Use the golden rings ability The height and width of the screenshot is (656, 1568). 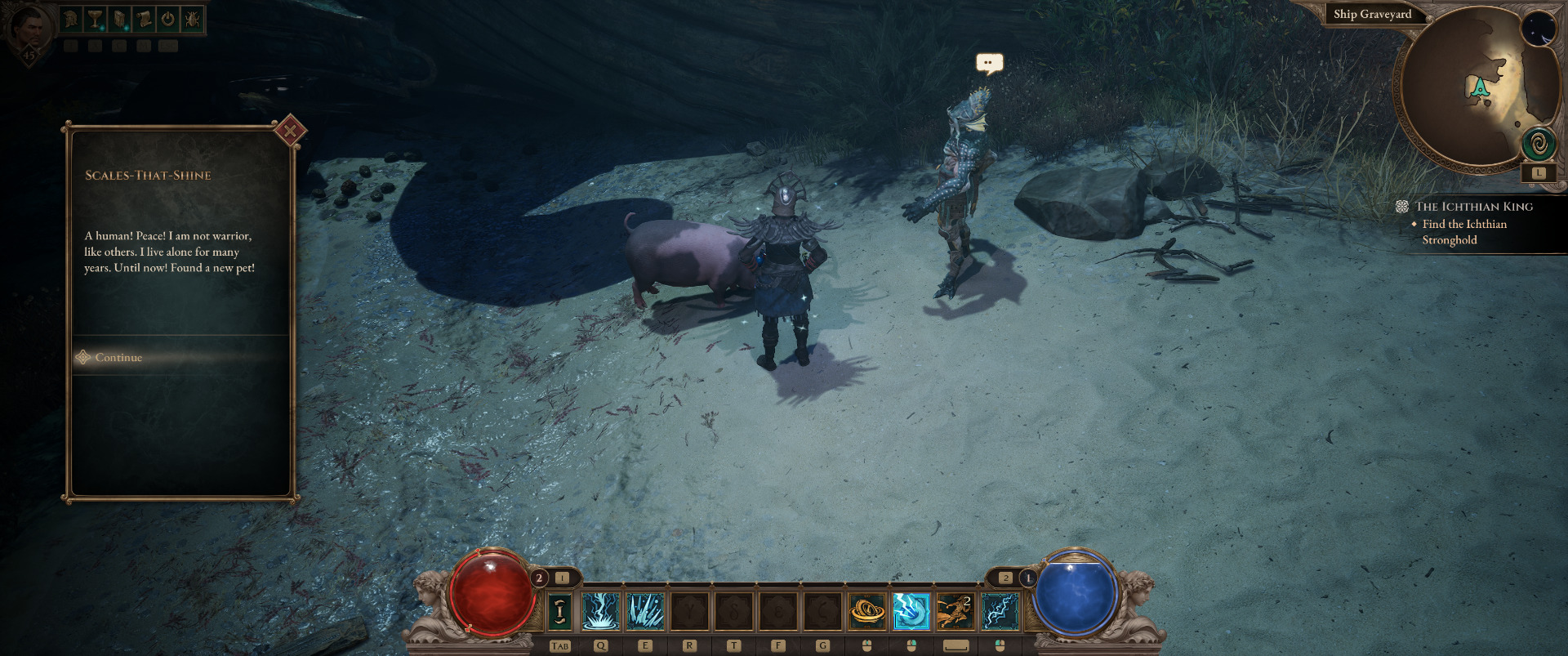[866, 611]
